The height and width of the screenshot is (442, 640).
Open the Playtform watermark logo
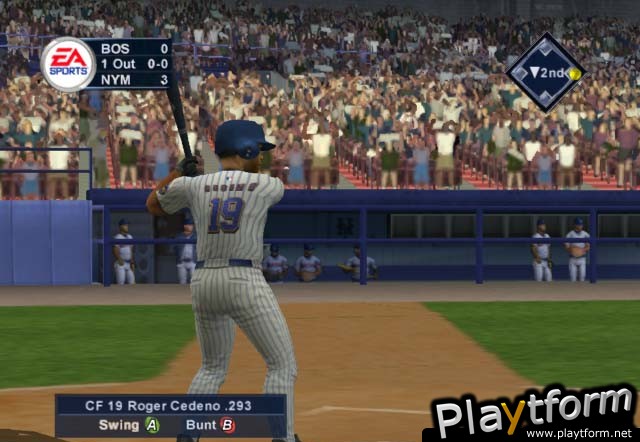click(533, 413)
